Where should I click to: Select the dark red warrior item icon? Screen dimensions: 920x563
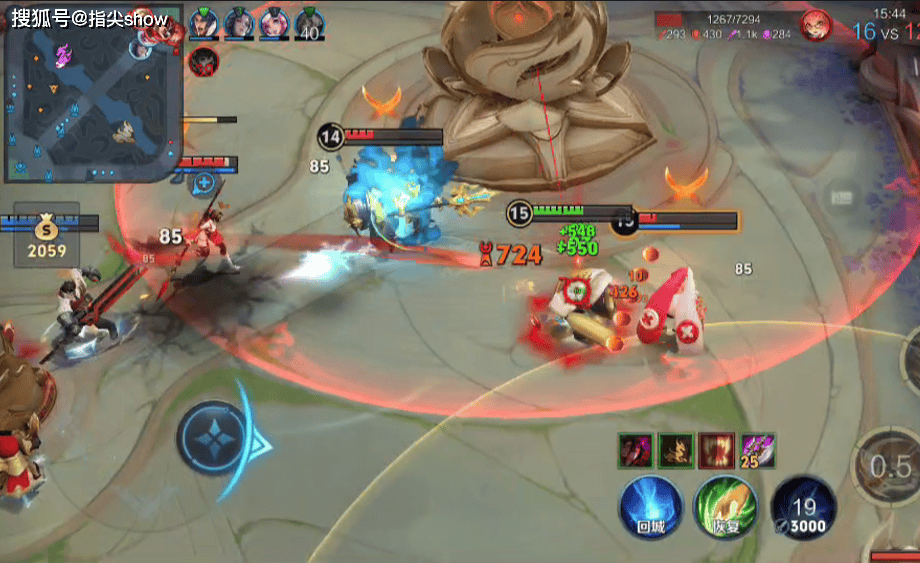pyautogui.click(x=636, y=450)
